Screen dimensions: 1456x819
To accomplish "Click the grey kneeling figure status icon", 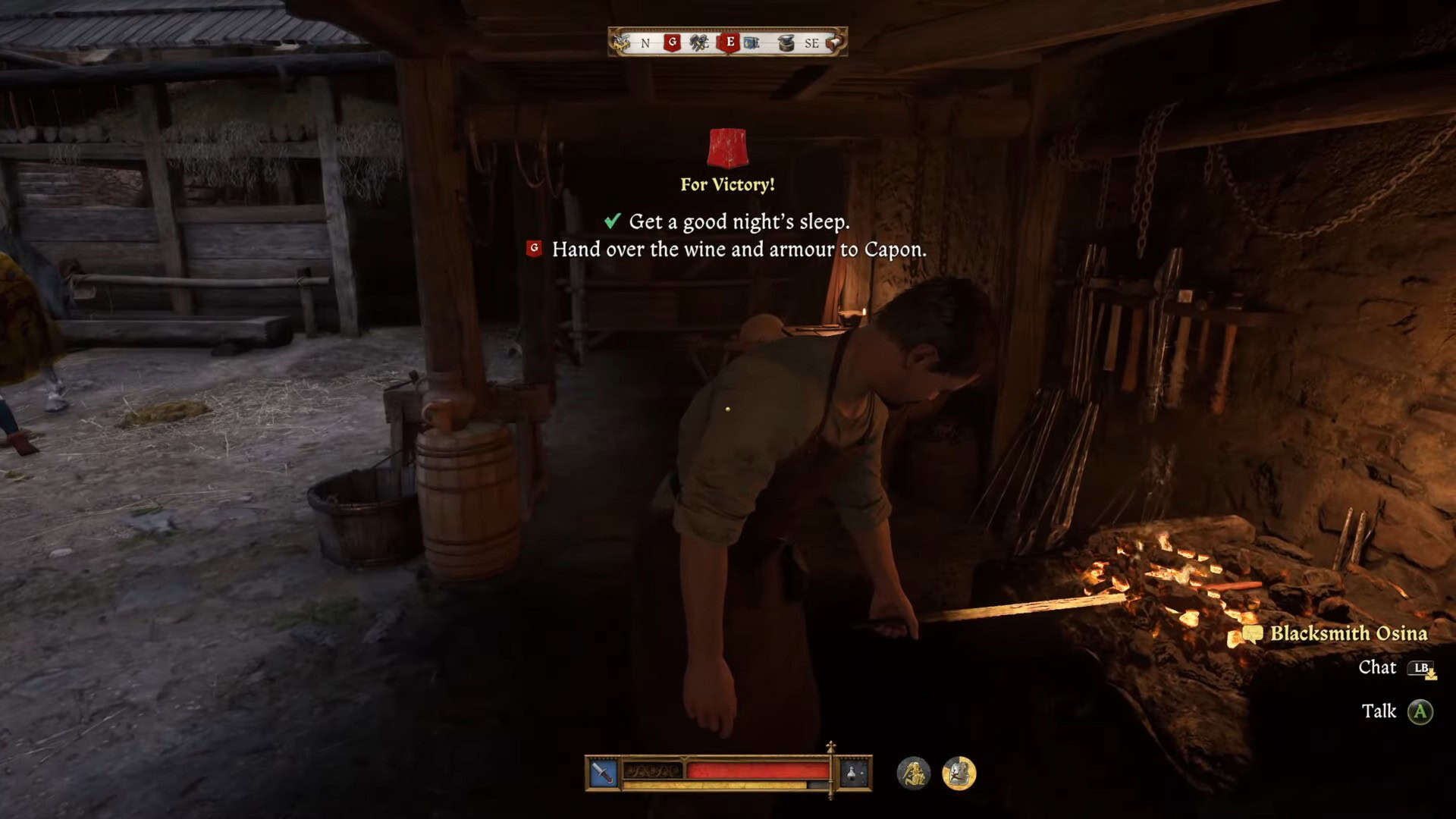I will [x=914, y=773].
